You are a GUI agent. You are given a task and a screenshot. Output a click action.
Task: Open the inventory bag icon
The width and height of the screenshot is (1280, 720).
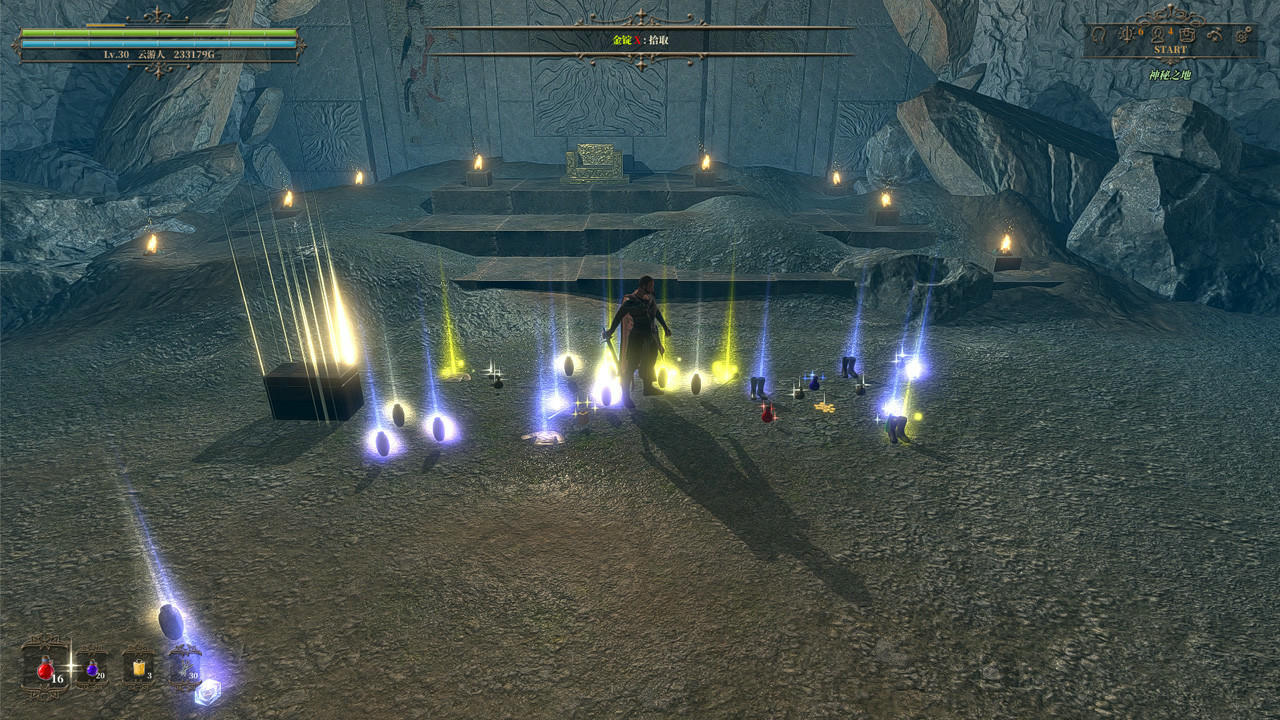[x=1186, y=35]
